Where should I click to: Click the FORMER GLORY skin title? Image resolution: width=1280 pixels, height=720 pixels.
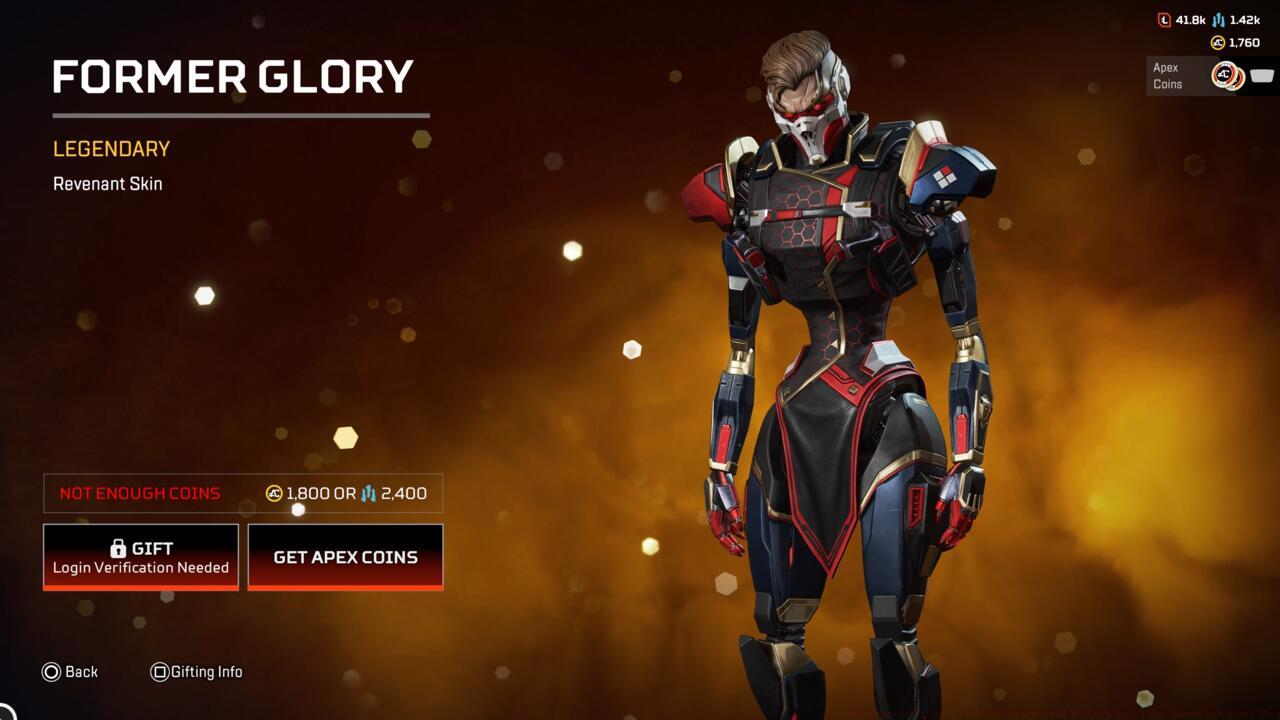coord(234,77)
